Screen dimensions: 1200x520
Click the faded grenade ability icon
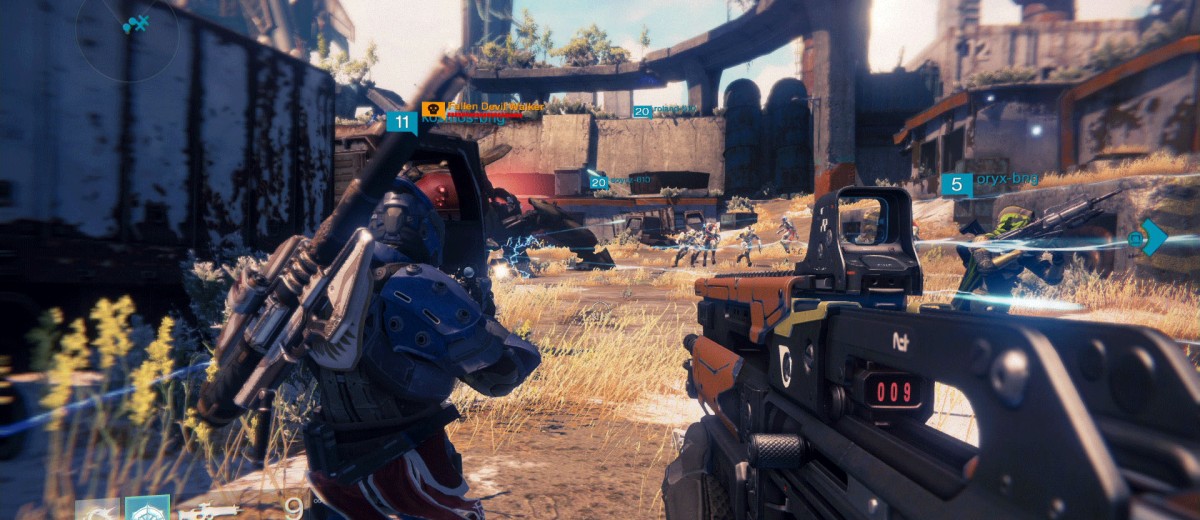pyautogui.click(x=97, y=510)
